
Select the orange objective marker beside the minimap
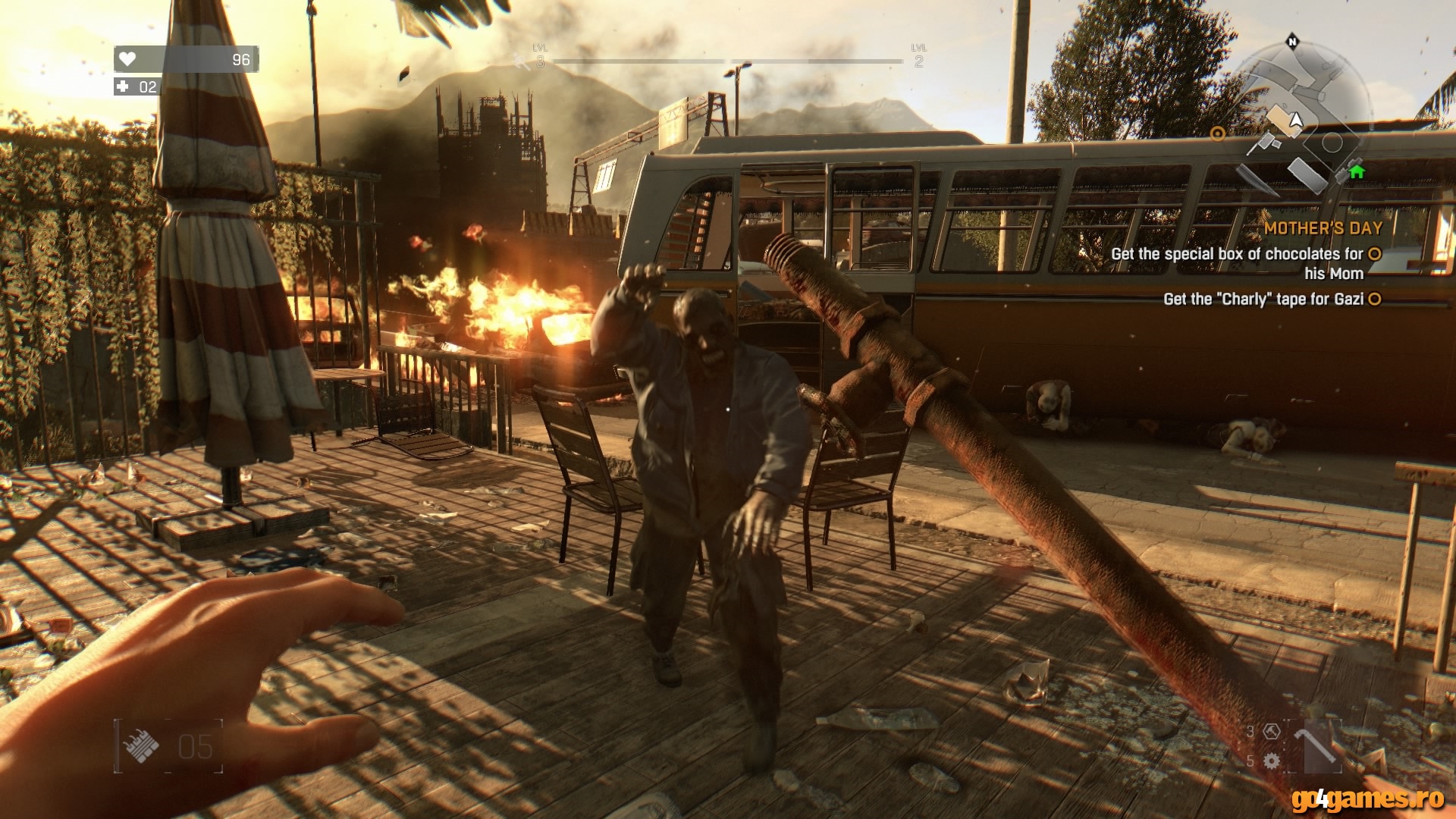1218,133
